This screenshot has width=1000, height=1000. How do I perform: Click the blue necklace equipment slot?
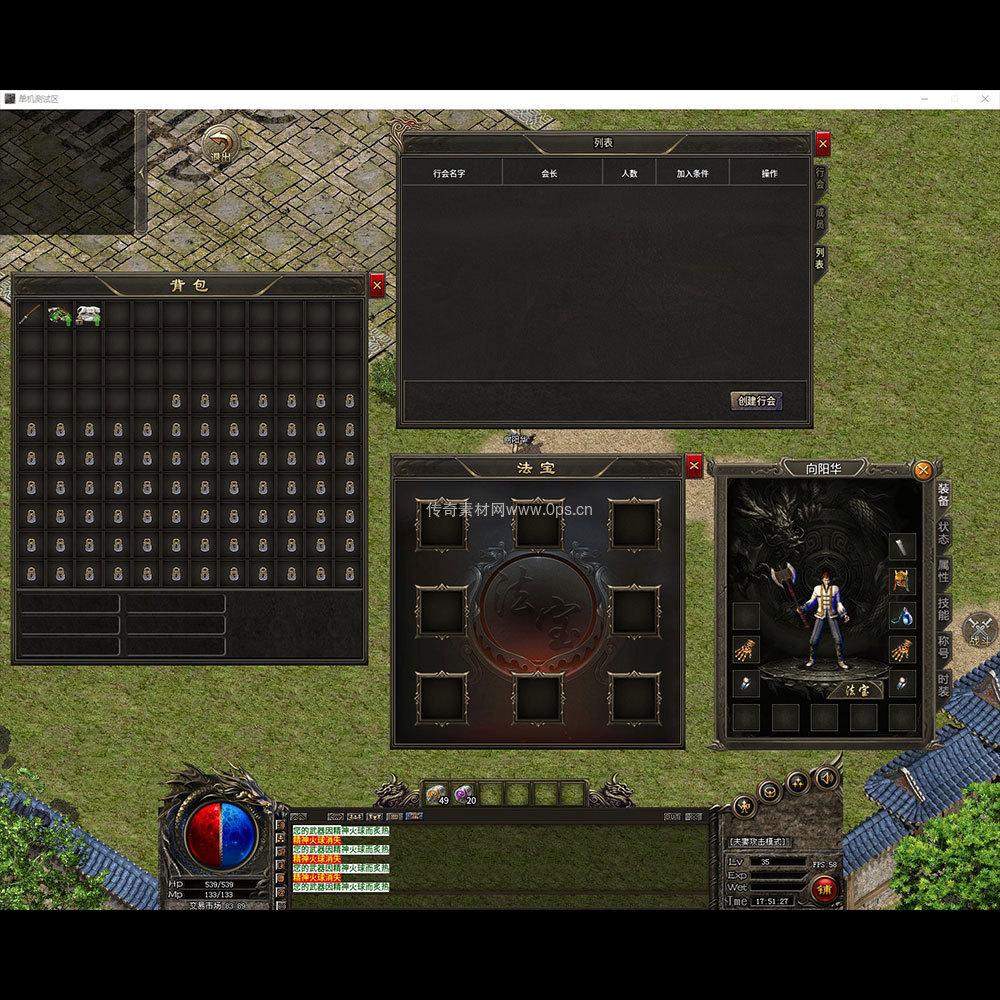pyautogui.click(x=902, y=615)
